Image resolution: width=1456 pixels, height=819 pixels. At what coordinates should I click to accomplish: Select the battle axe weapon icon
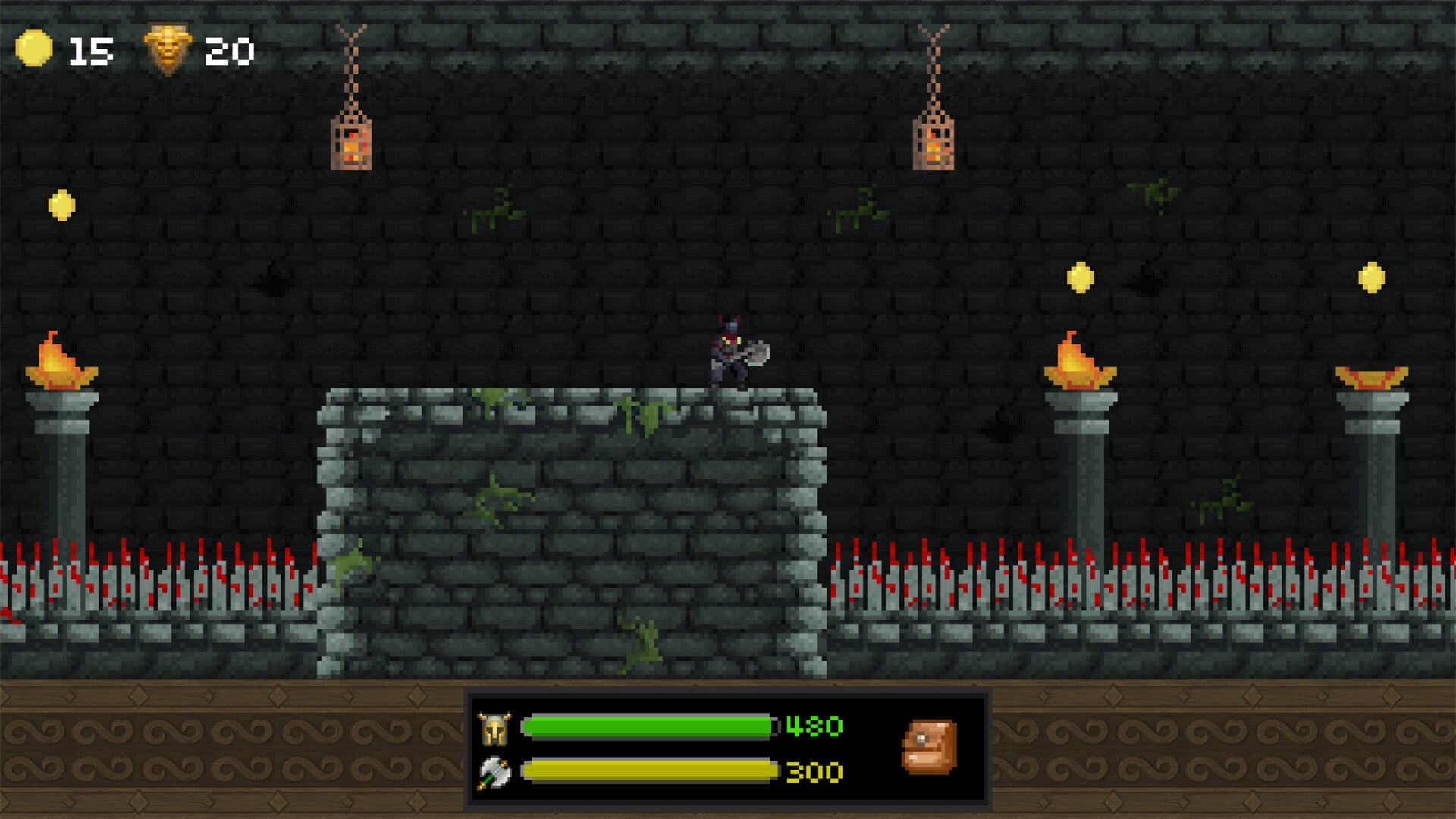point(494,773)
